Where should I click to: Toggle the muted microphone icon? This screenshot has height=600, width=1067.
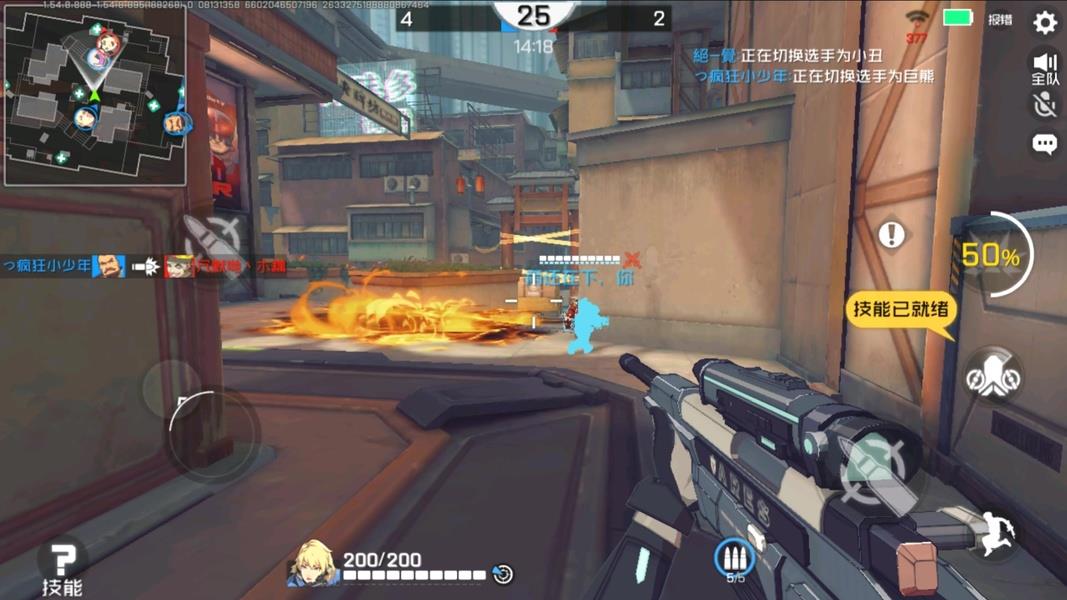(1045, 105)
